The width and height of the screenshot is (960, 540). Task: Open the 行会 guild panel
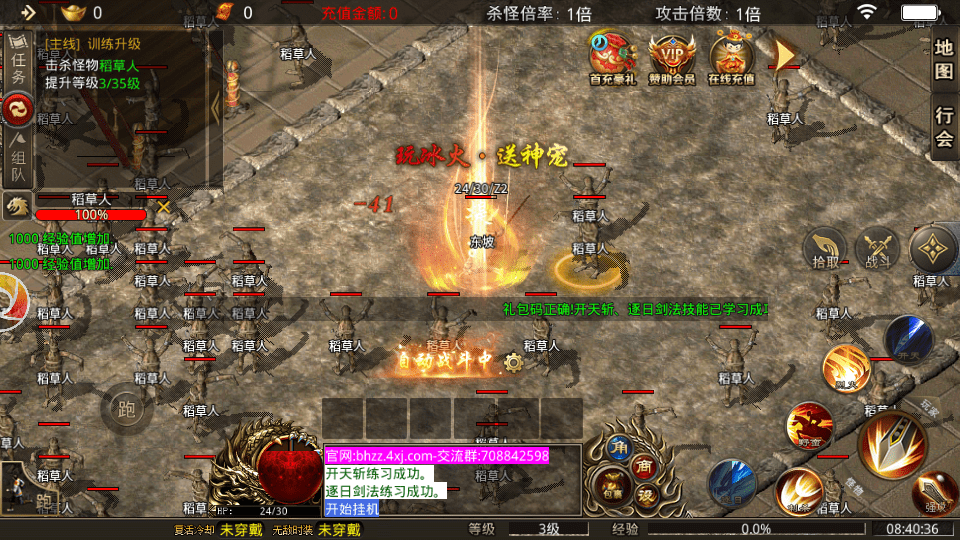tap(943, 128)
